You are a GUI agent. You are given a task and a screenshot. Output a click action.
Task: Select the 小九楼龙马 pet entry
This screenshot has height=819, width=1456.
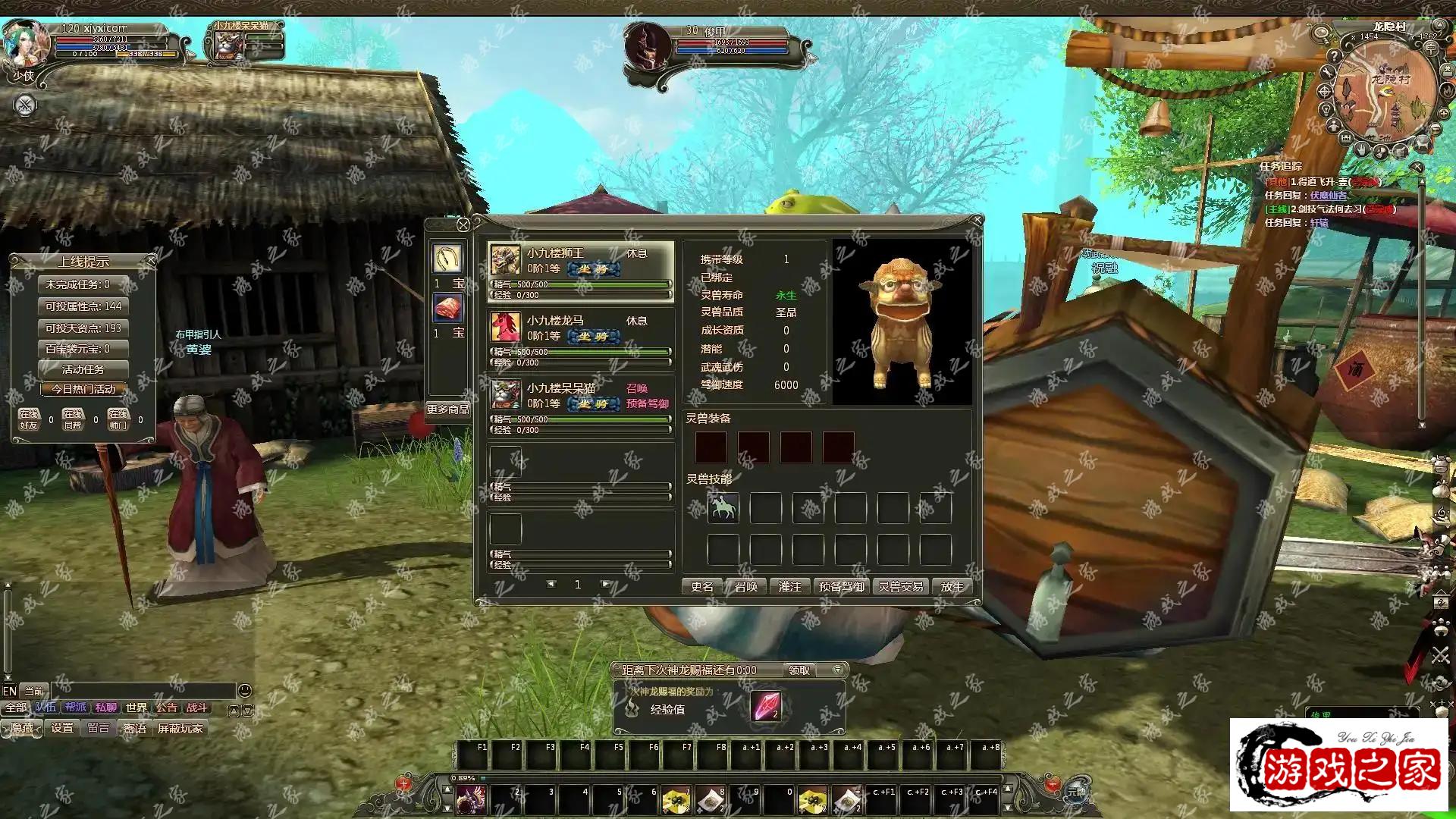click(580, 328)
